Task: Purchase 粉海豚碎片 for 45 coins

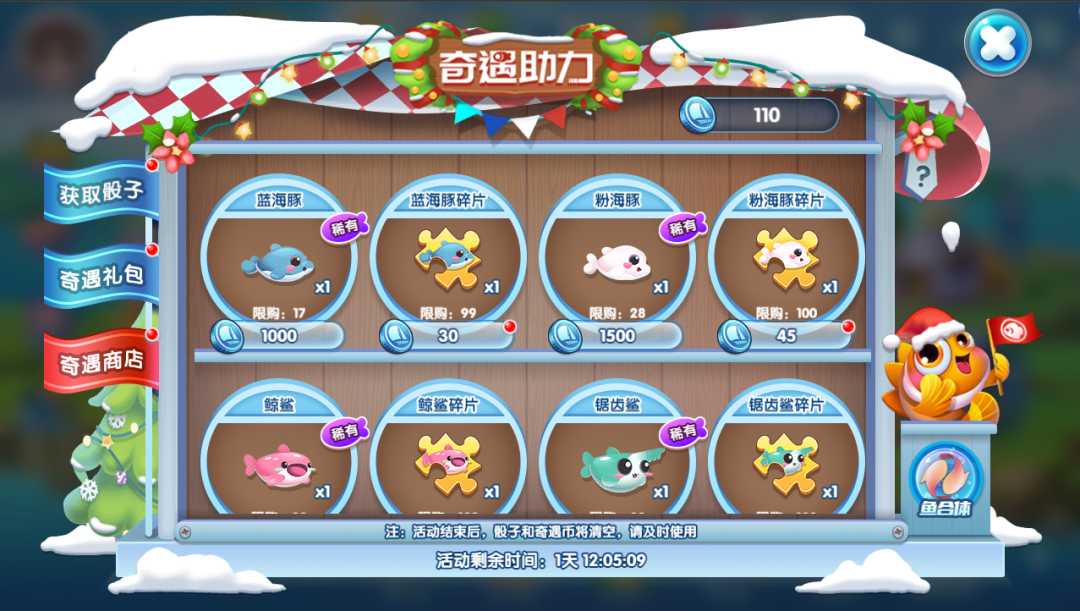Action: click(x=786, y=336)
